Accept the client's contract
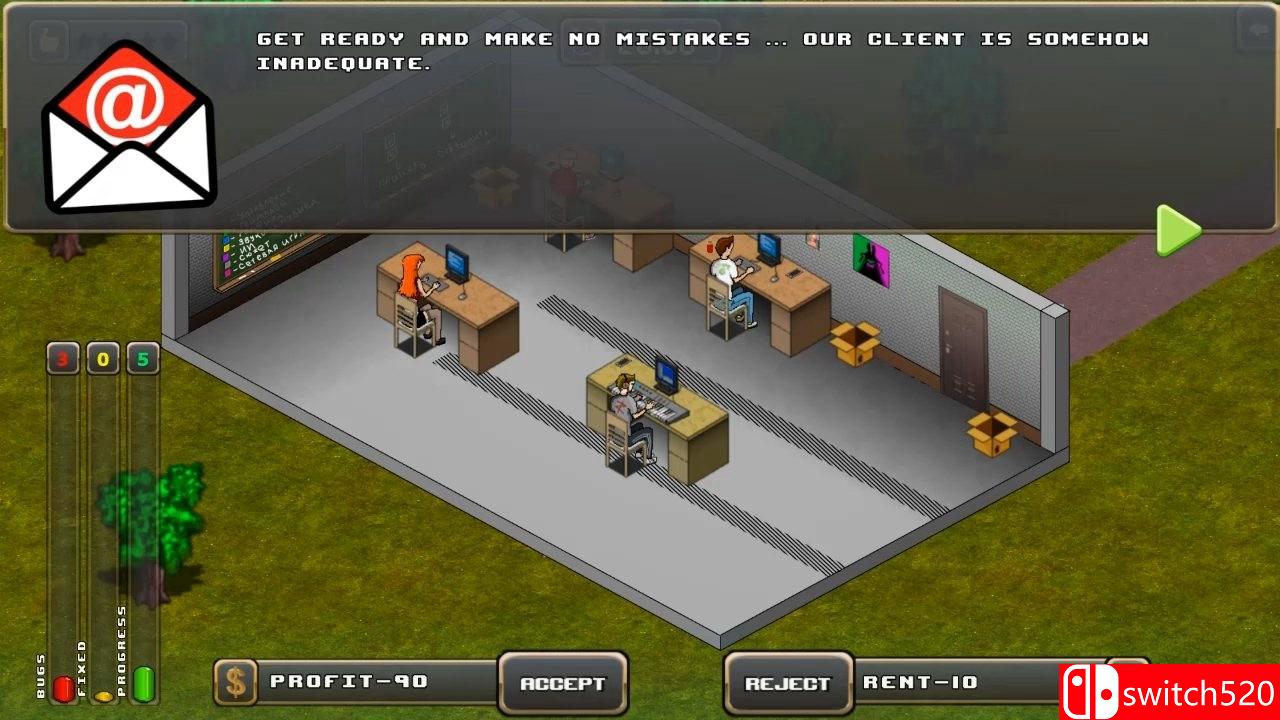This screenshot has width=1280, height=720. 562,683
